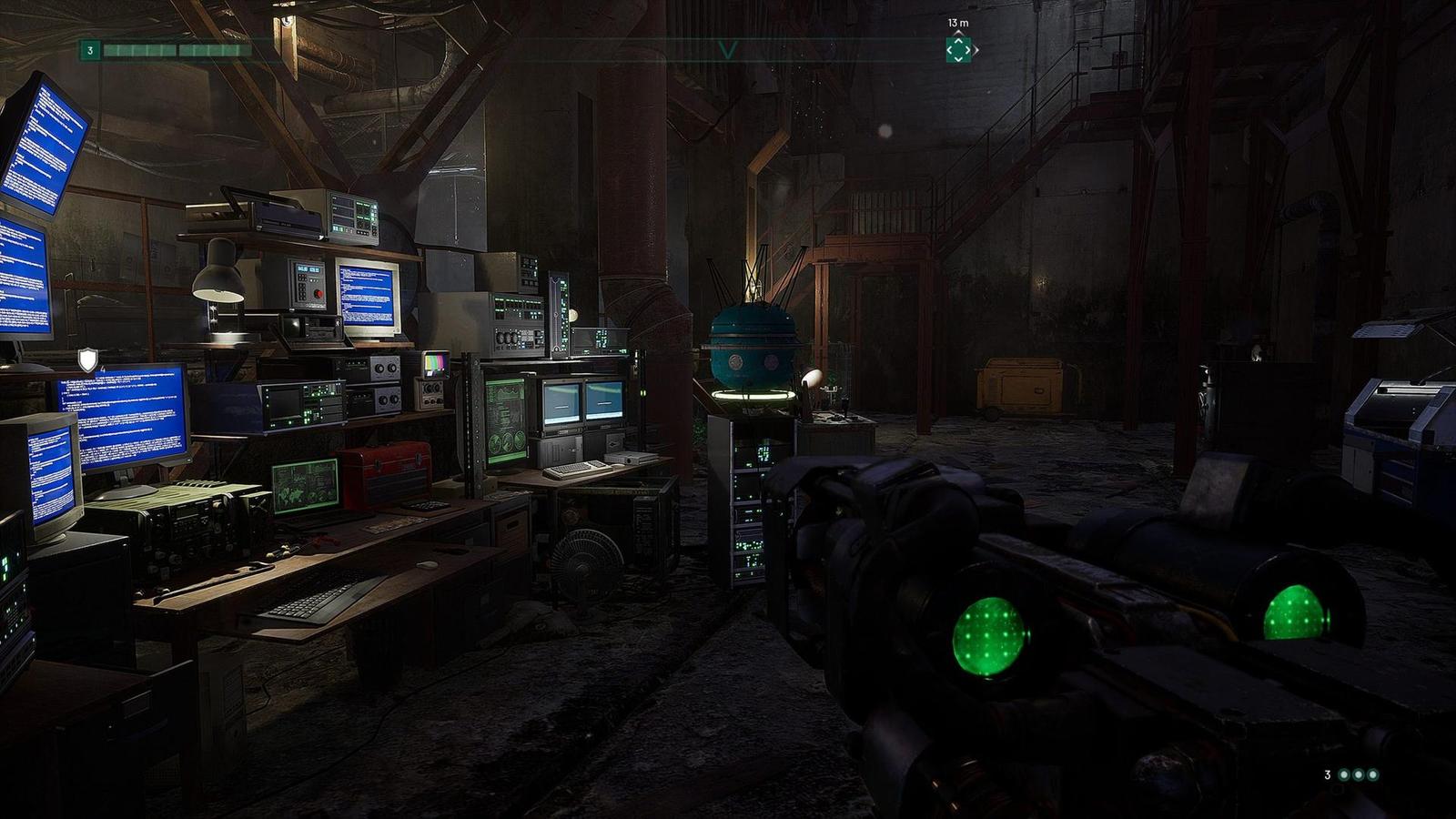Select the white shield waypoint marker

click(87, 360)
